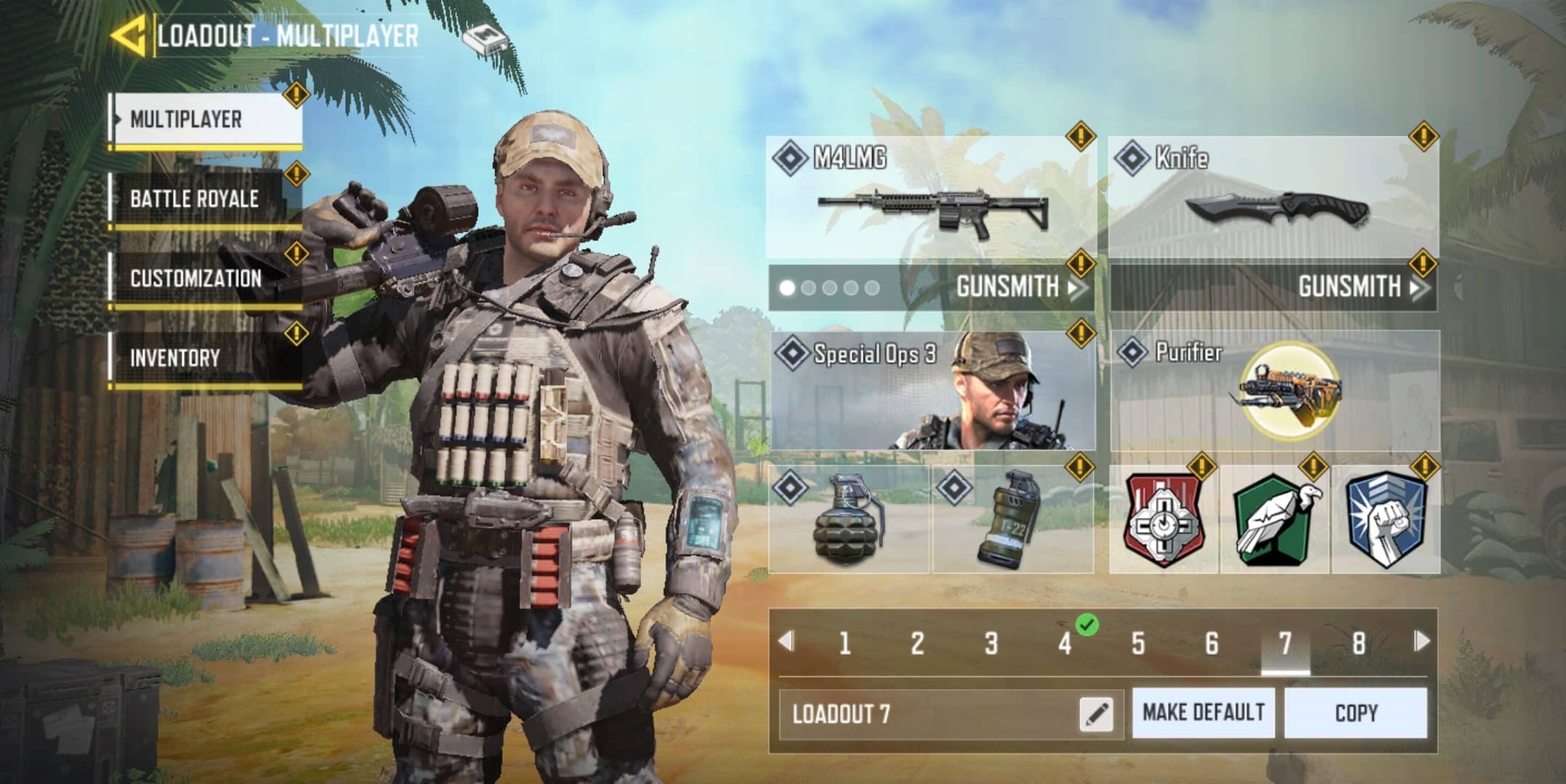The image size is (1566, 784).
Task: Select the red perk icon
Action: [1164, 520]
